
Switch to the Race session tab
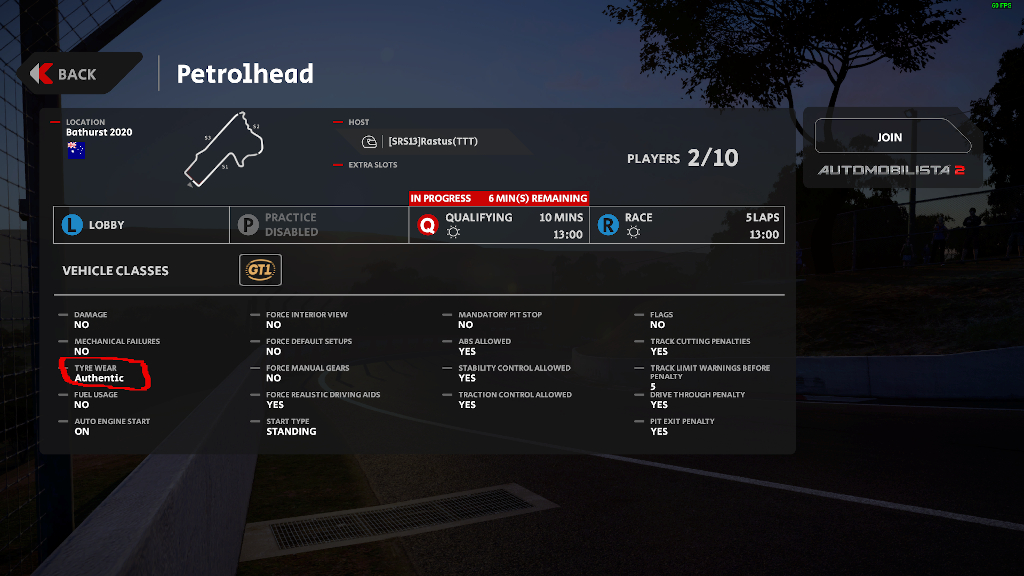click(x=686, y=225)
